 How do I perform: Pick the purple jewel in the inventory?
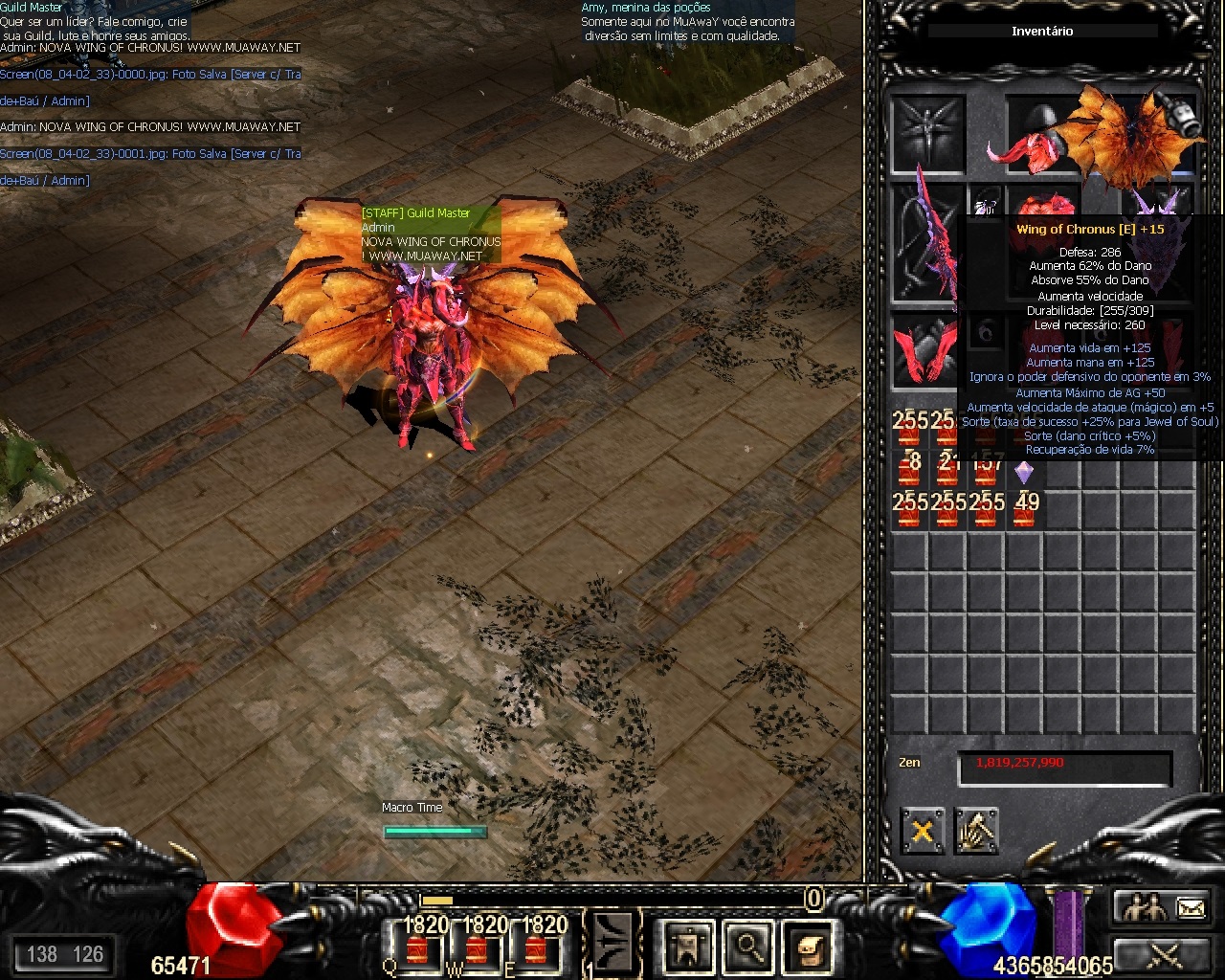coord(1024,472)
